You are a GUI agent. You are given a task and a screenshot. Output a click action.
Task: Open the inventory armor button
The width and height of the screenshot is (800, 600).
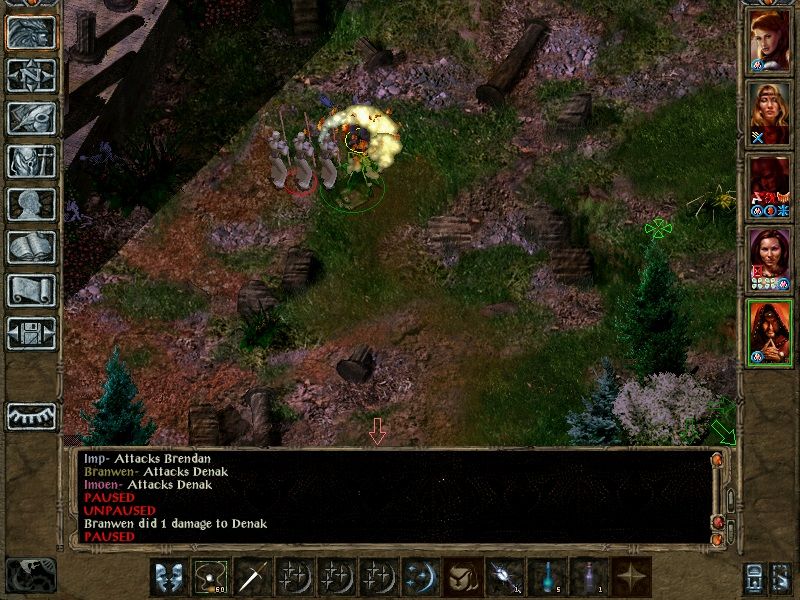click(31, 161)
